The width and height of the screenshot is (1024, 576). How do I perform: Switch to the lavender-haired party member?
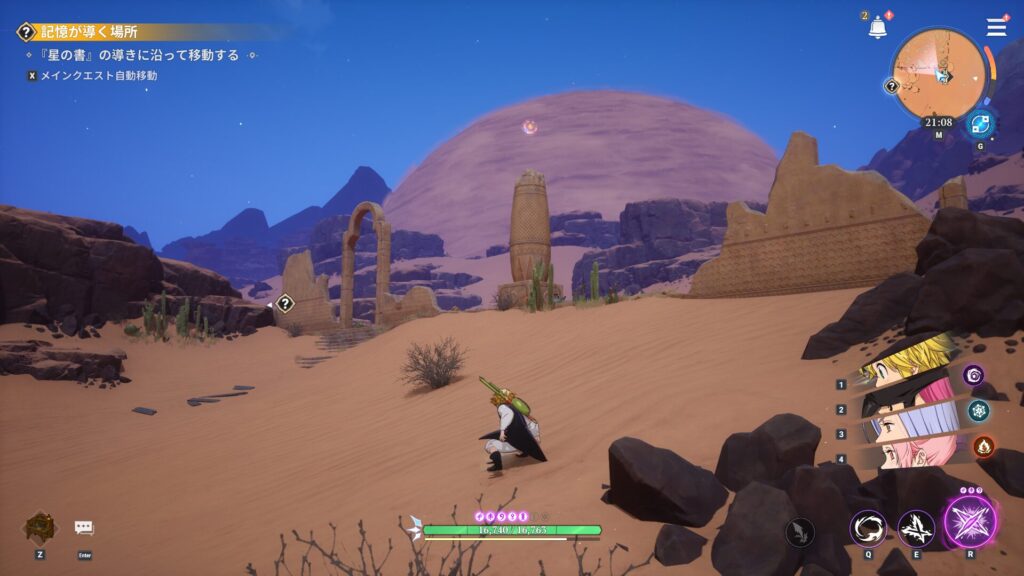coord(905,426)
